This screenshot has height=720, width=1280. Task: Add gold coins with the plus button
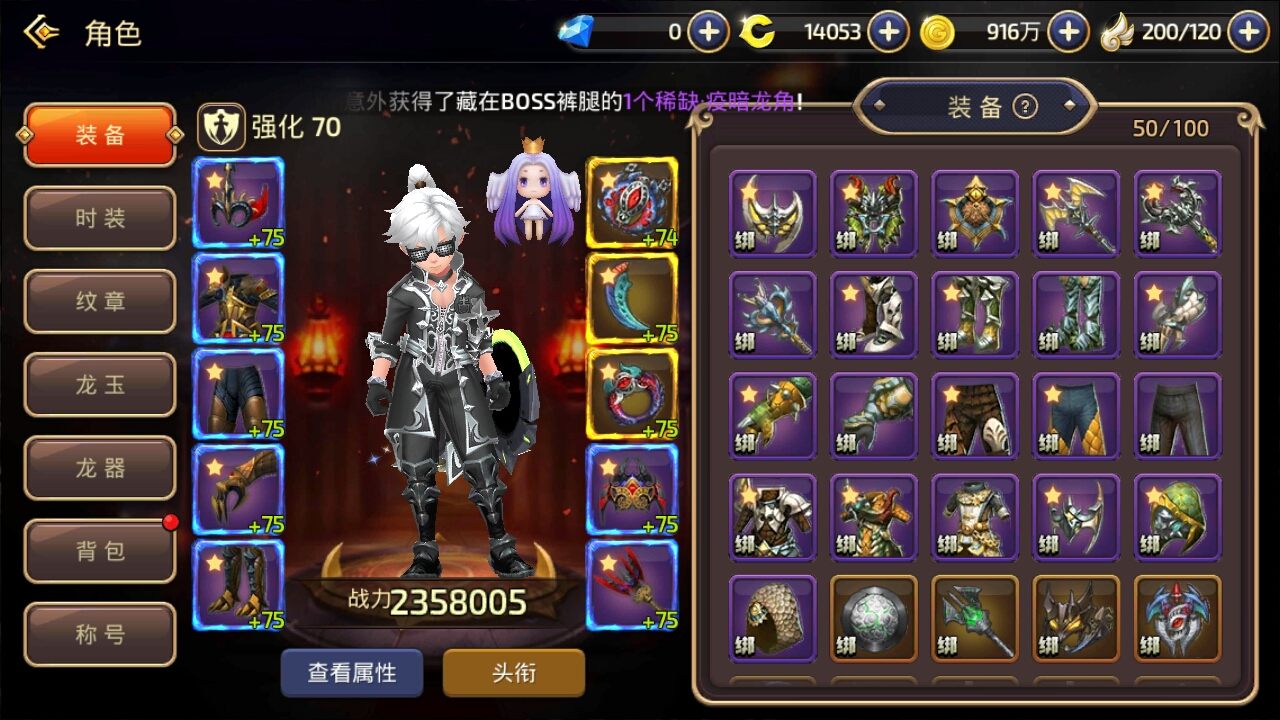1068,32
